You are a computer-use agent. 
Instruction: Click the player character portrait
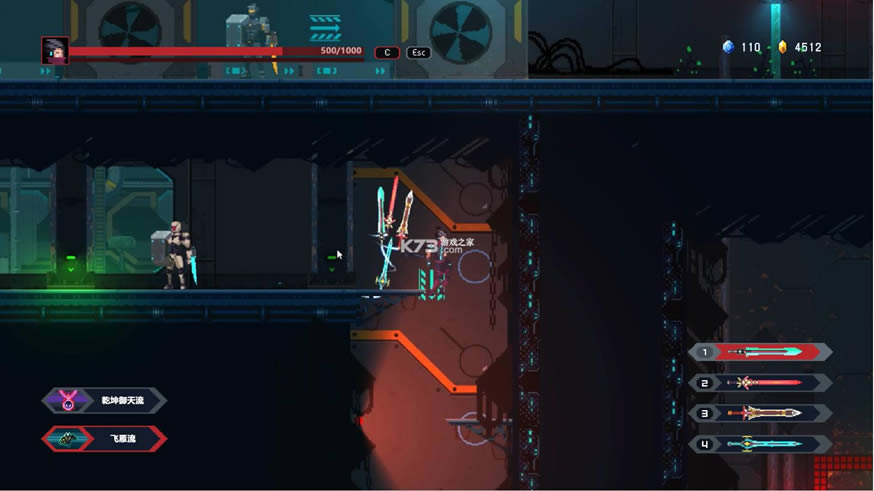point(54,51)
